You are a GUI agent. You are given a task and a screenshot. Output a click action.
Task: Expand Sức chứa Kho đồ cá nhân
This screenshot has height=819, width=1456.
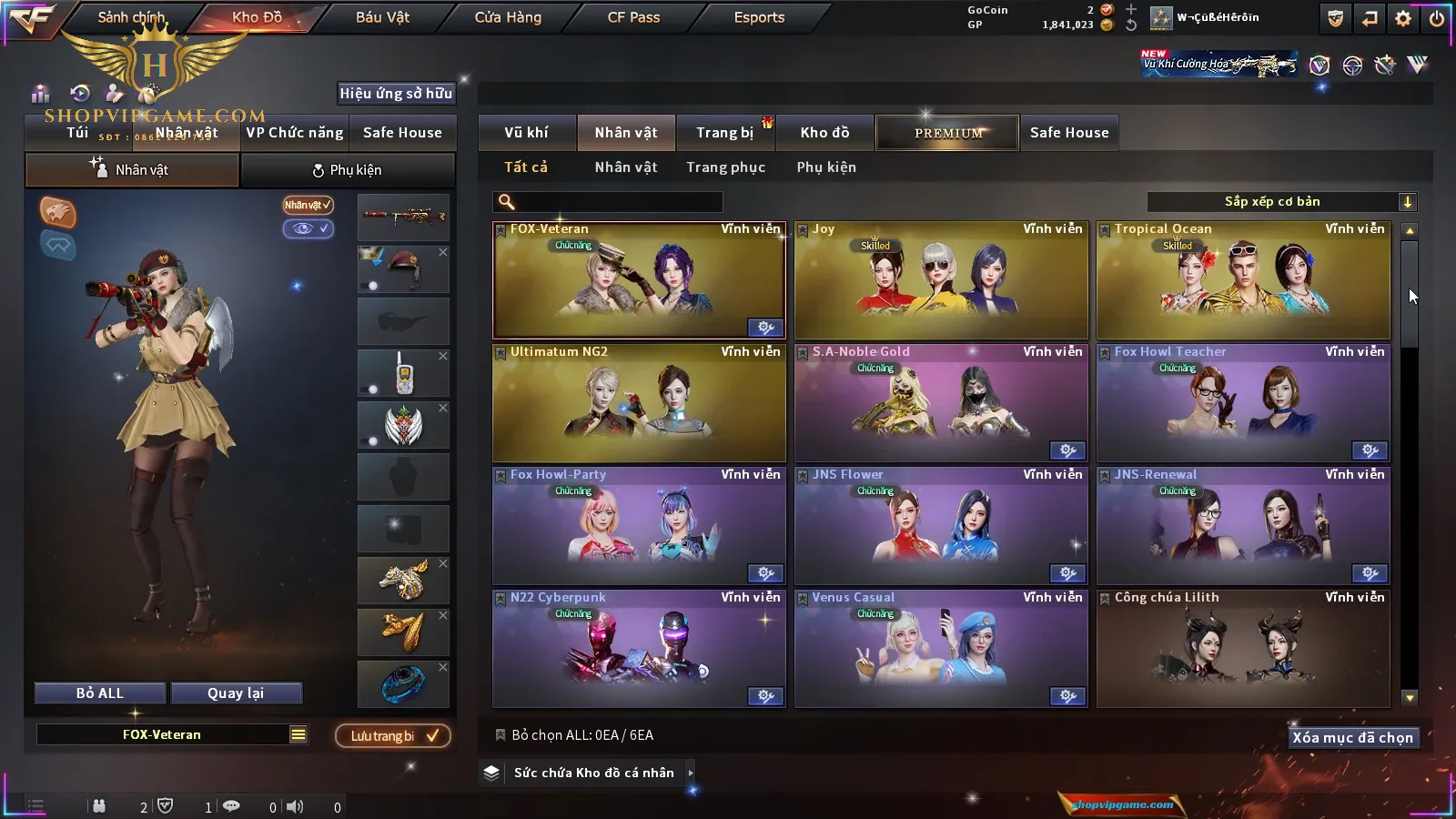click(691, 773)
